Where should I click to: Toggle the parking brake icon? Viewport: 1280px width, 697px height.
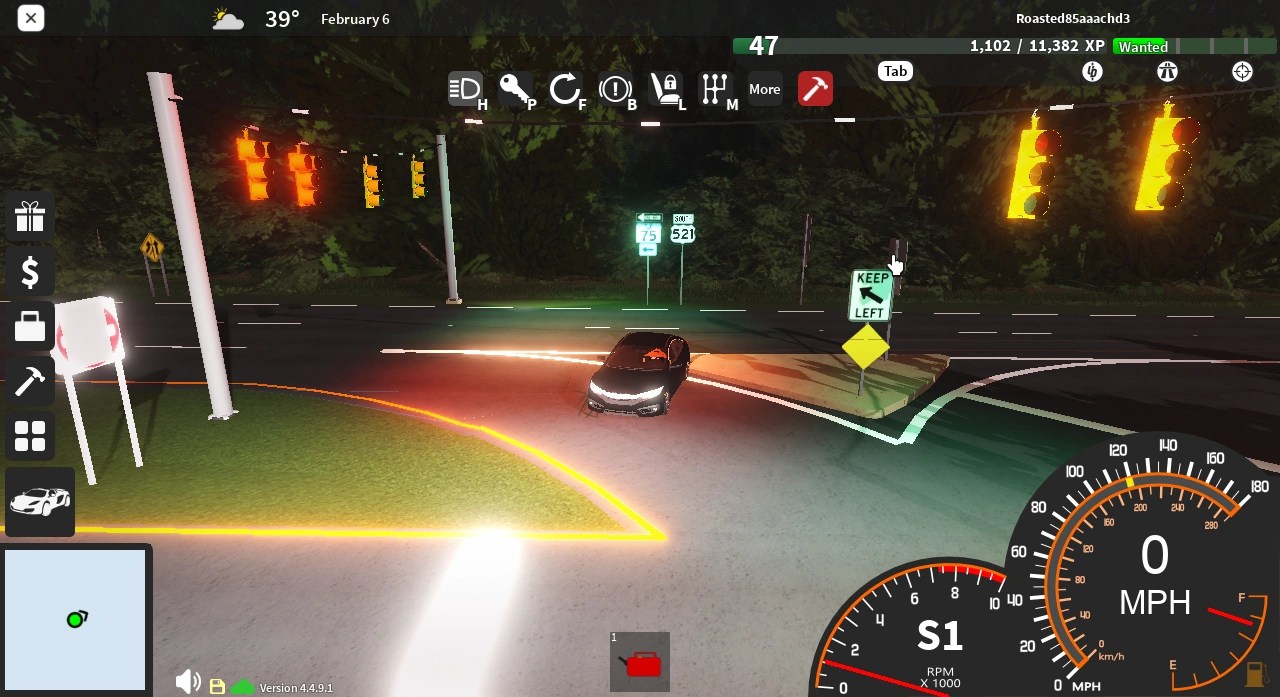(615, 89)
